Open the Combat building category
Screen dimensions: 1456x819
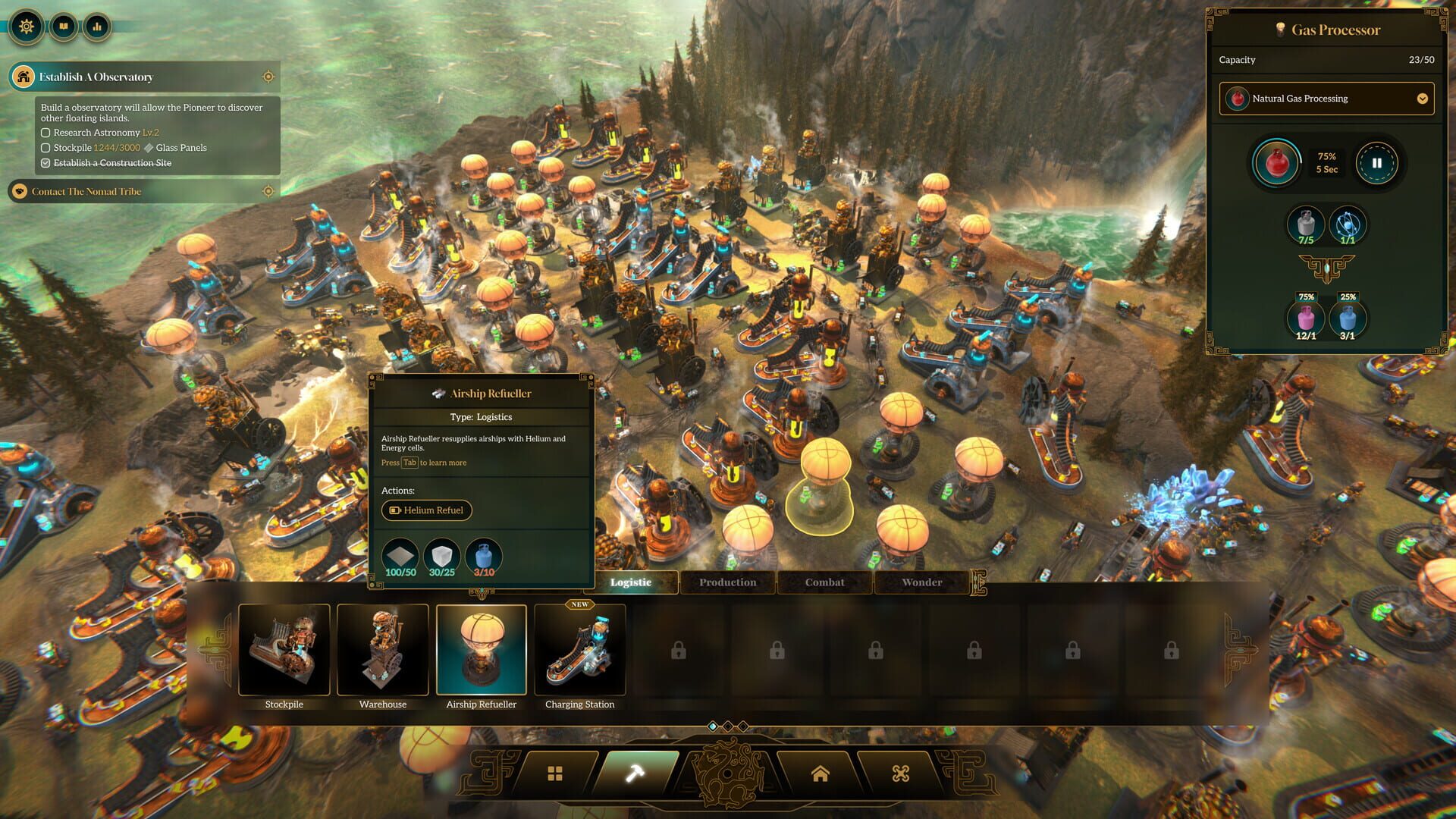coord(824,582)
